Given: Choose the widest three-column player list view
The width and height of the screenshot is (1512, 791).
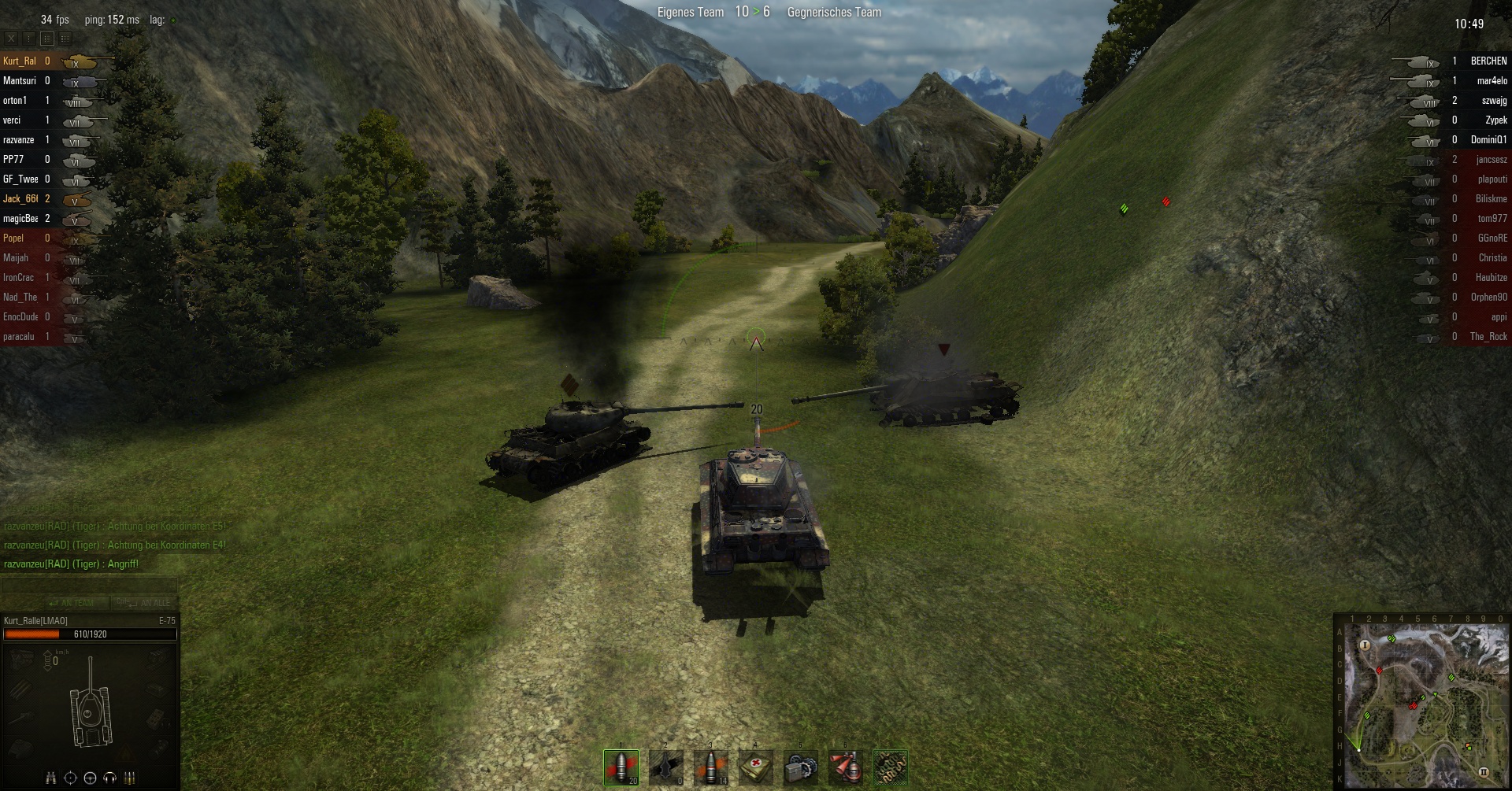Looking at the screenshot, I should pos(65,38).
